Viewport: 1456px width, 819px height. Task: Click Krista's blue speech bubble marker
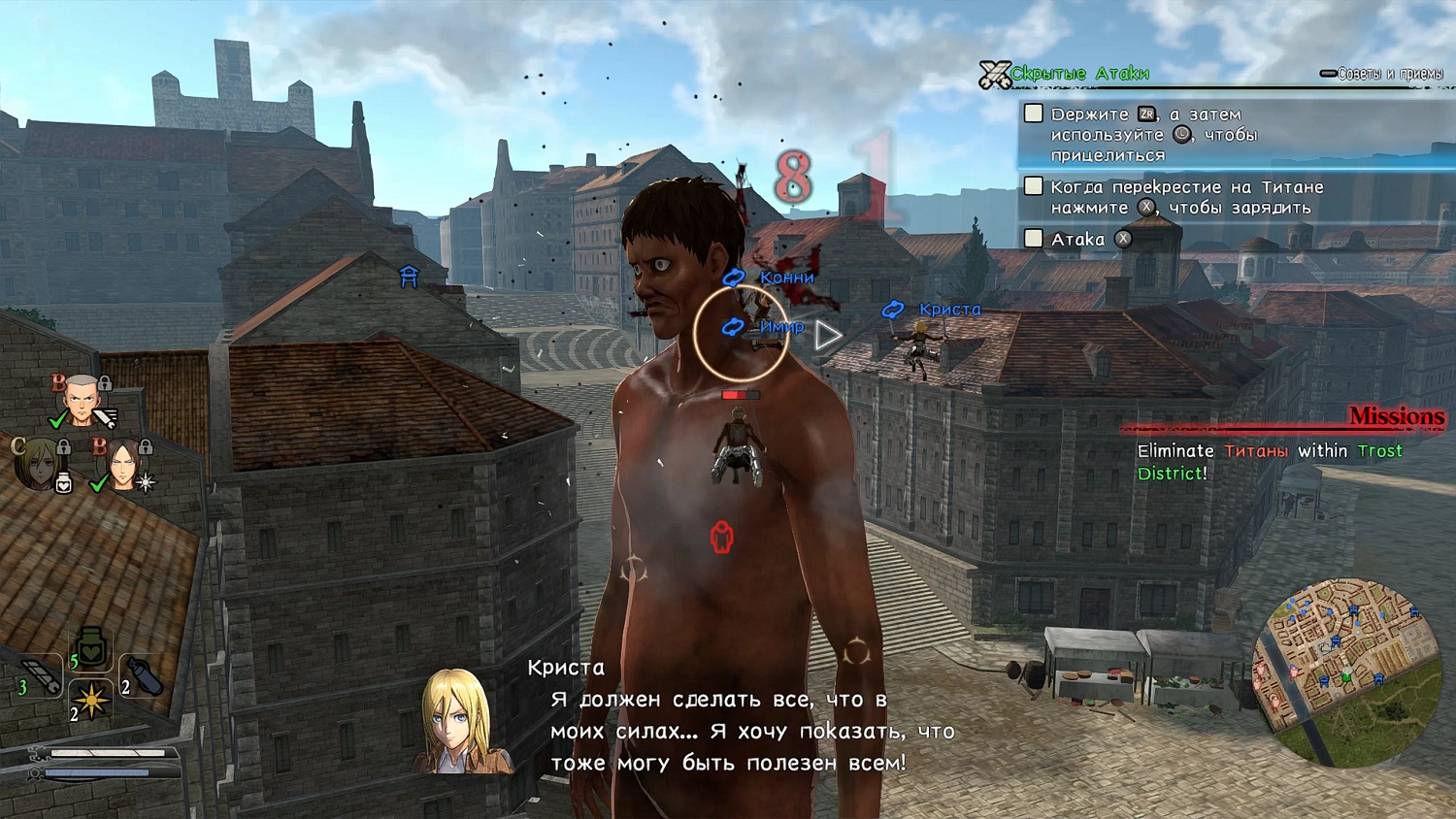pos(891,310)
